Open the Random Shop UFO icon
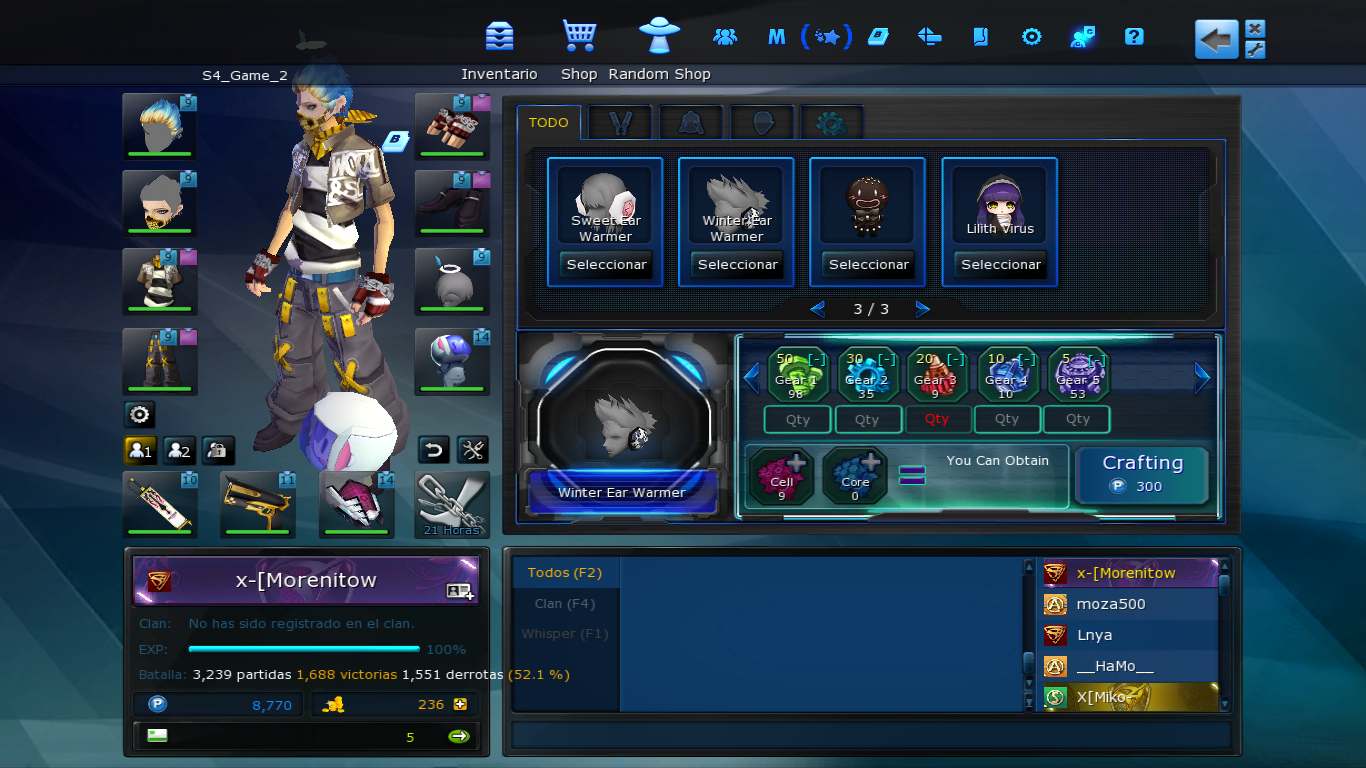The height and width of the screenshot is (768, 1366). pos(659,37)
